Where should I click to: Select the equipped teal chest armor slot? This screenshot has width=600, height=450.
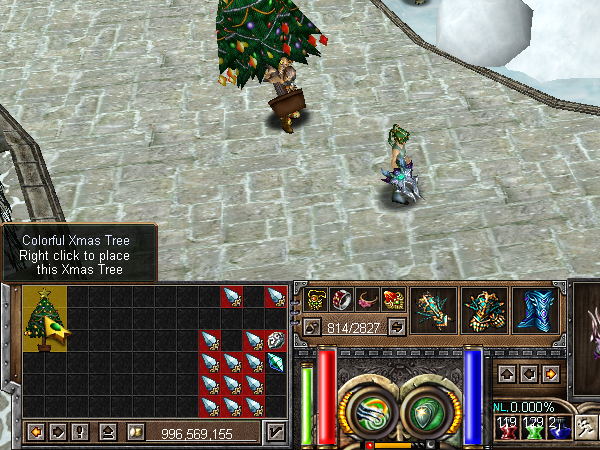pos(483,309)
